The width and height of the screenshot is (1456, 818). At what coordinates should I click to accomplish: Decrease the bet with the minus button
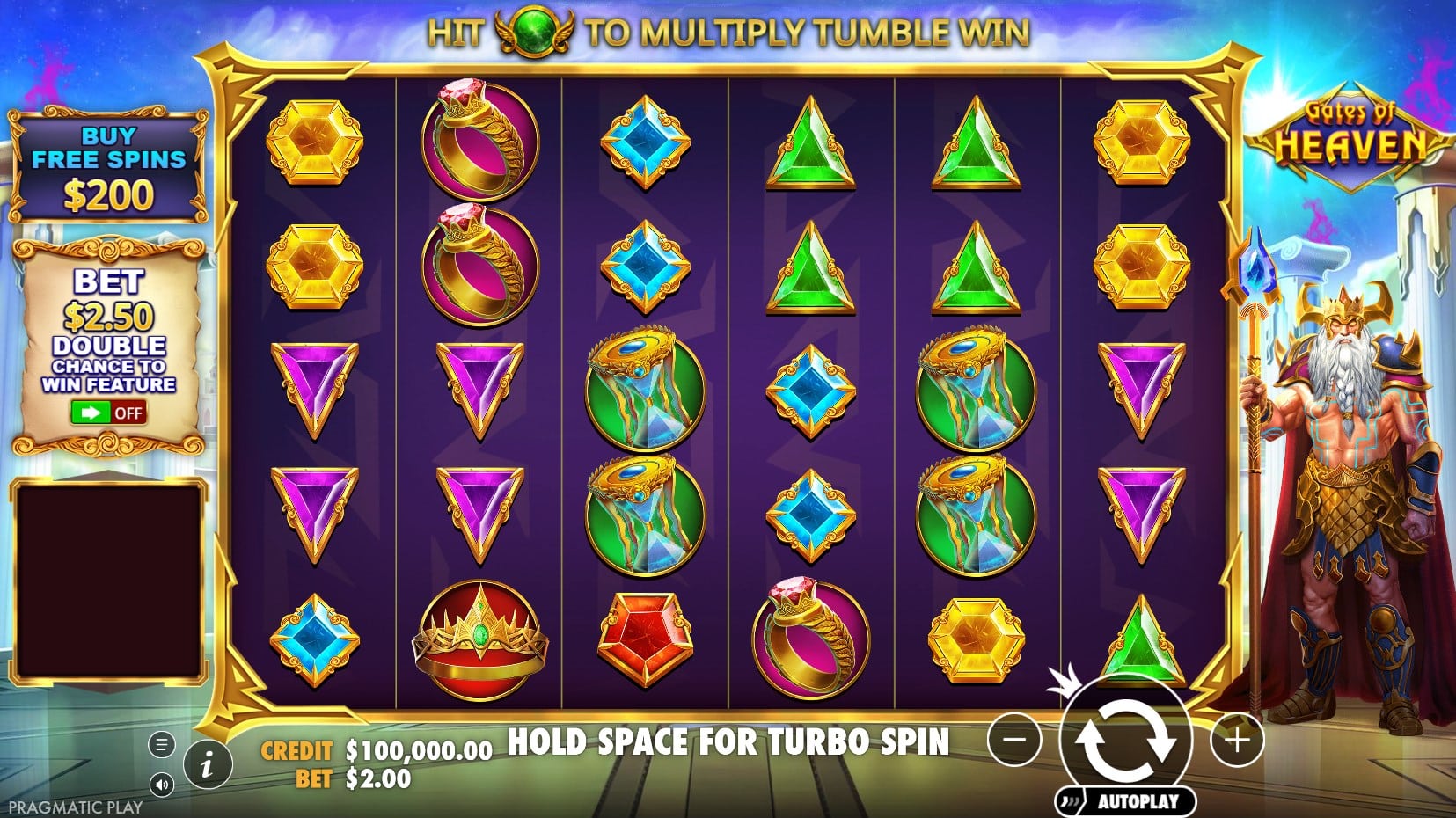tap(1014, 740)
